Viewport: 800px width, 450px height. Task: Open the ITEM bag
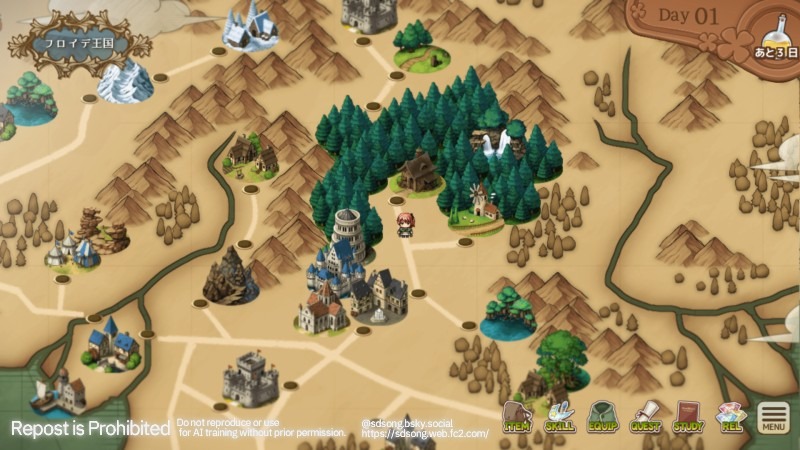[x=516, y=416]
